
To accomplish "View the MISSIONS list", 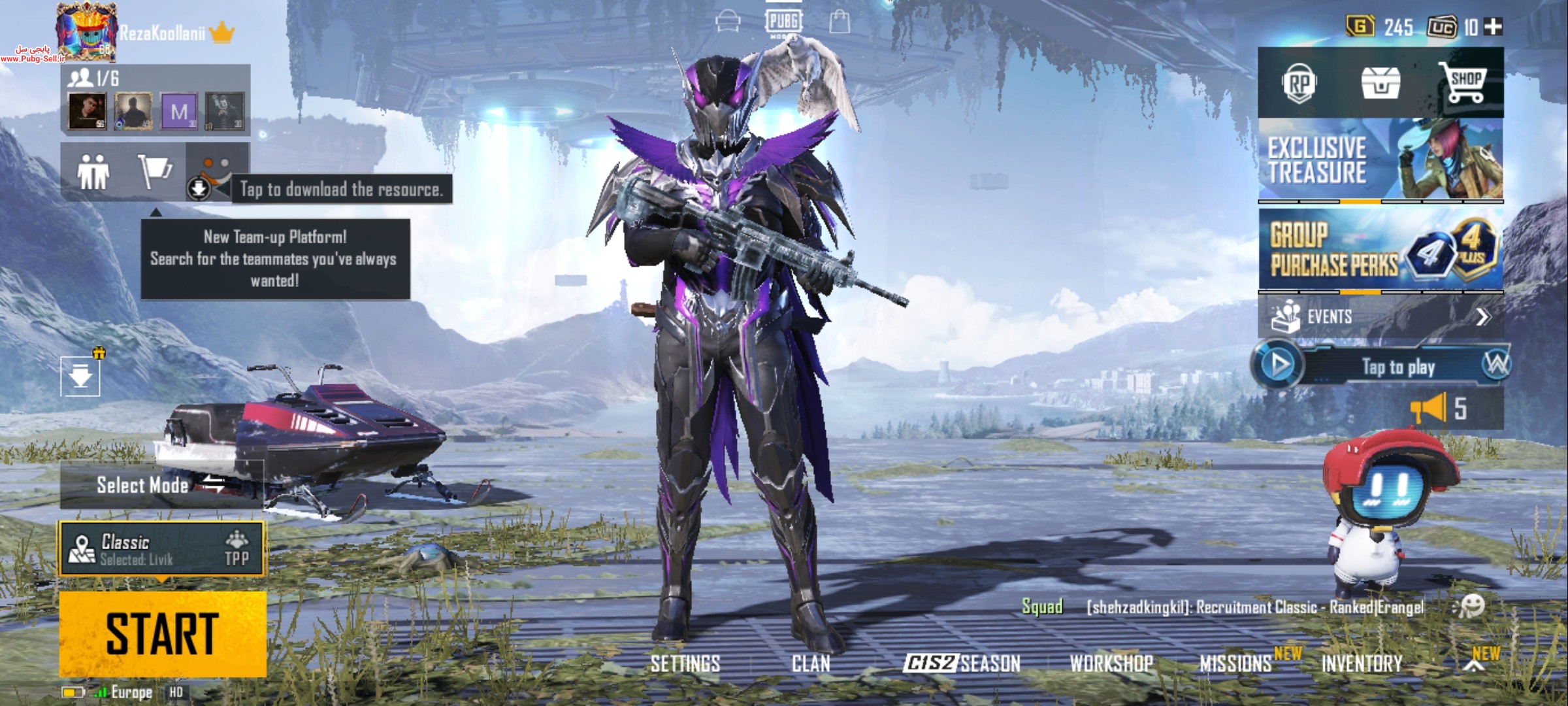I will point(1235,664).
